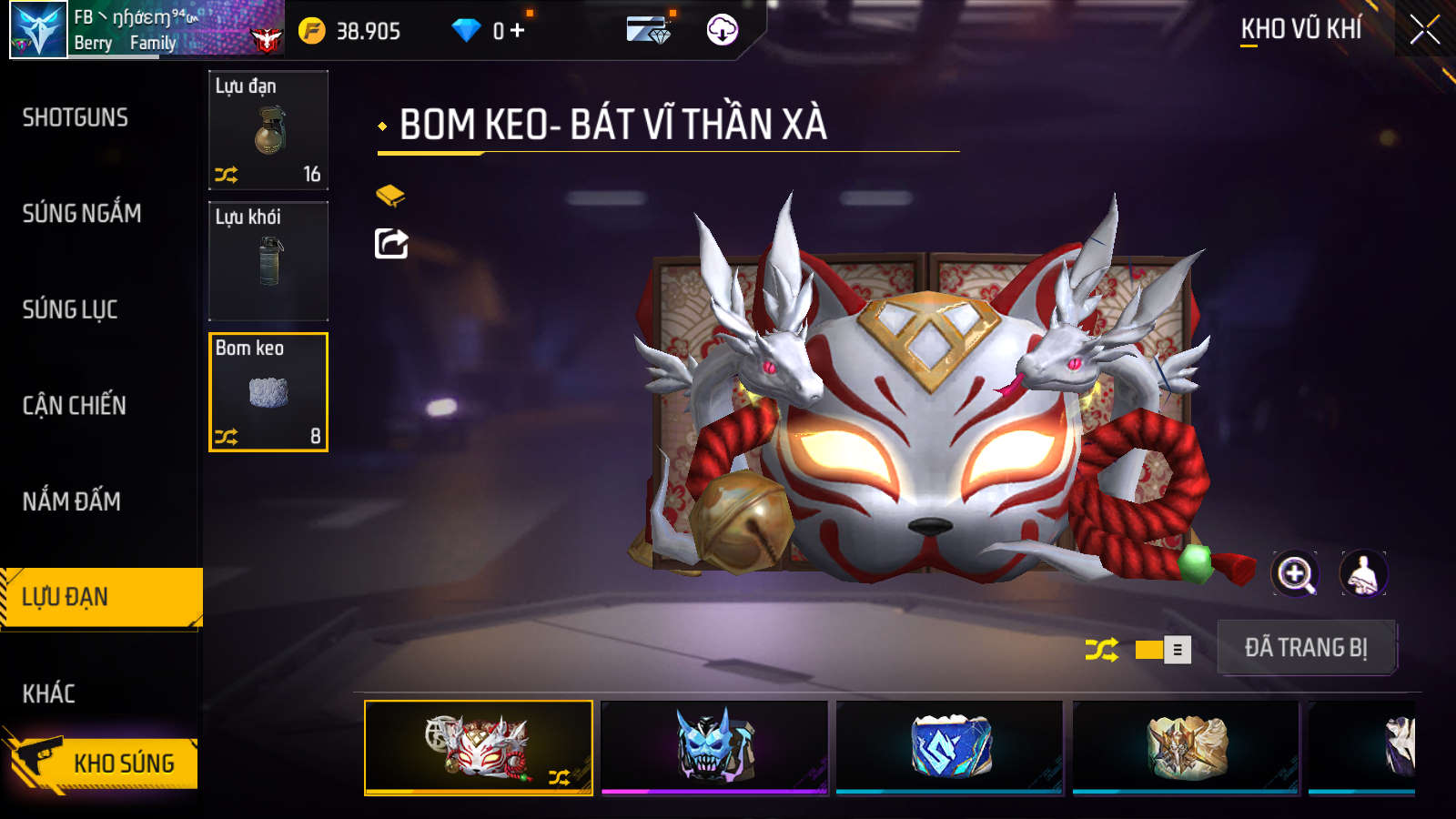Add diamonds with the plus button

coord(517,31)
